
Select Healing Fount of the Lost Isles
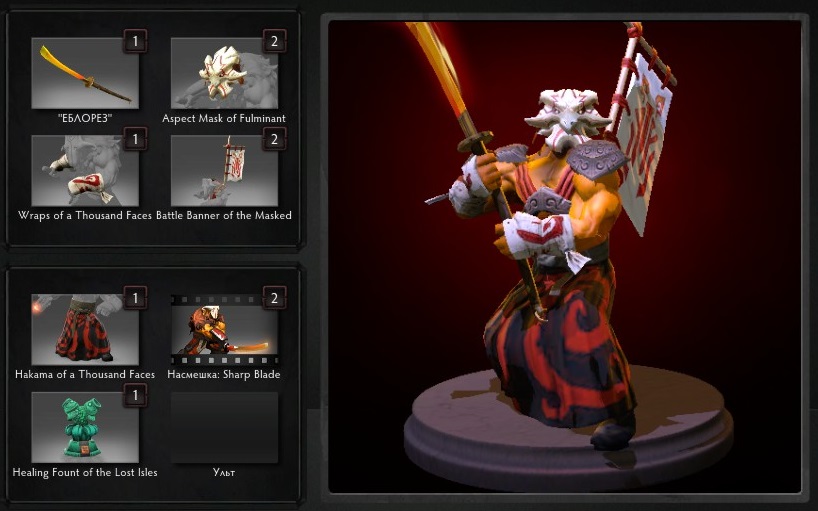pyautogui.click(x=85, y=427)
